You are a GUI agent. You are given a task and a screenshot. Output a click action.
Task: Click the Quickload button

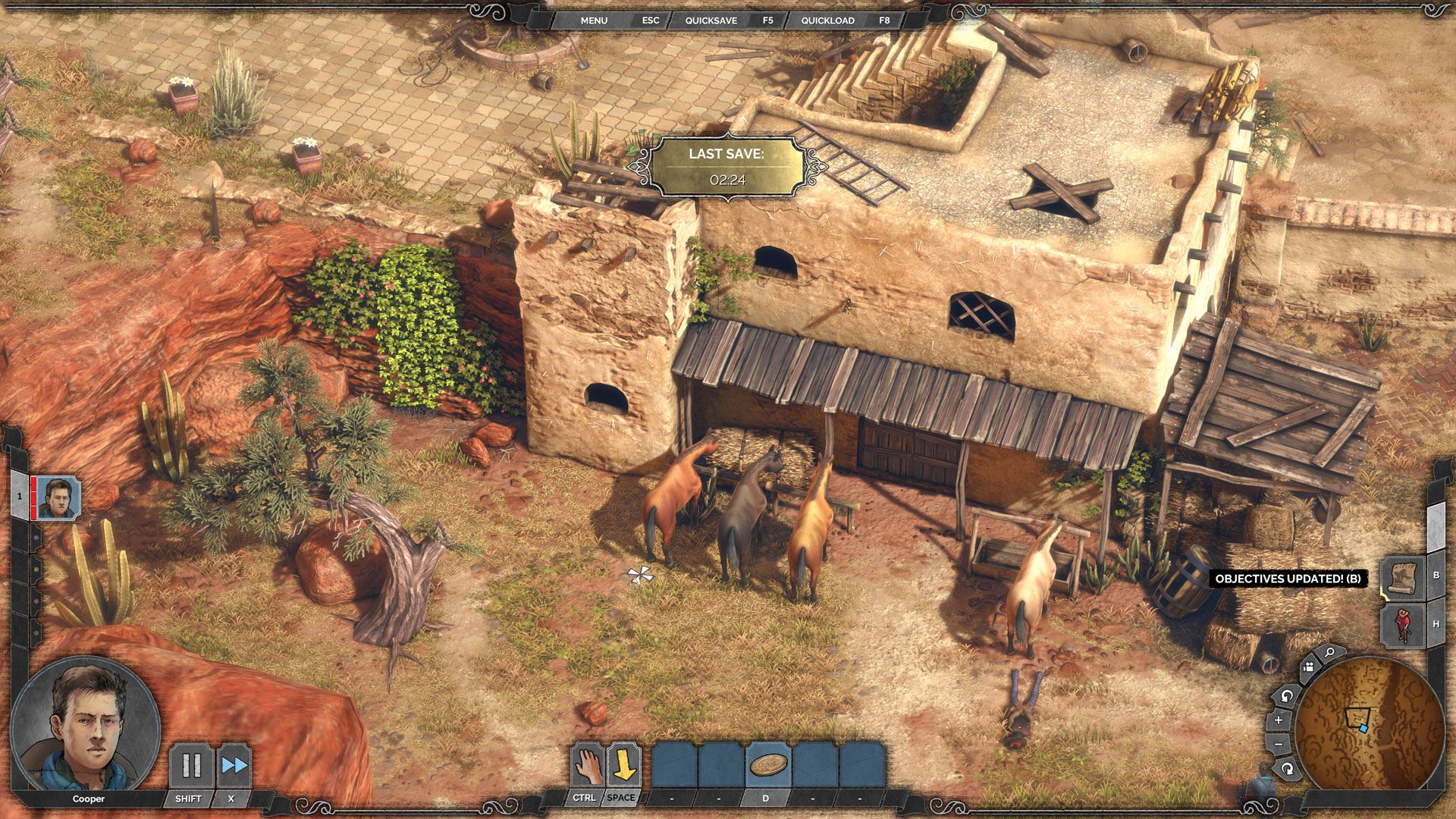827,20
